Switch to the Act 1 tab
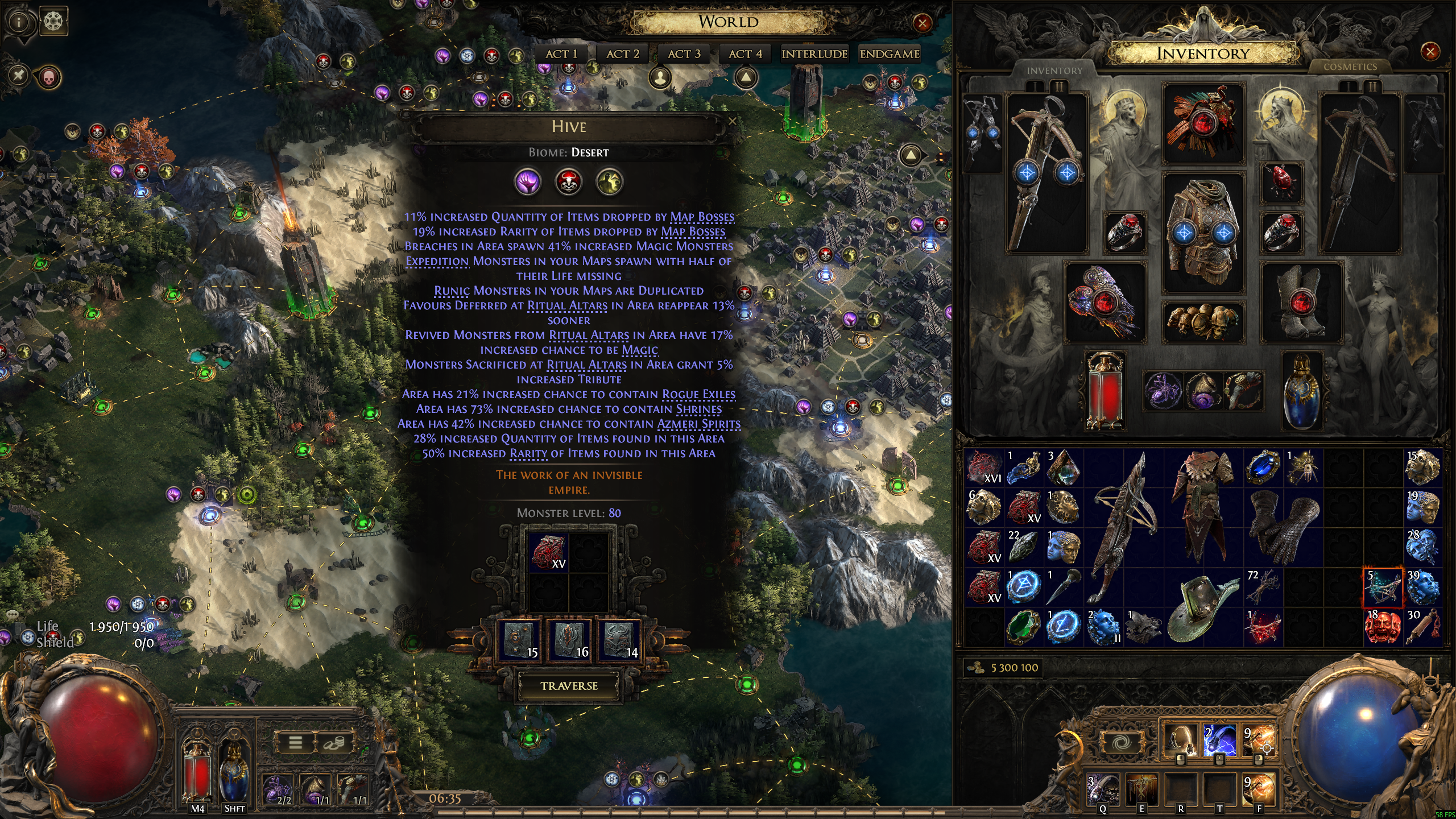The width and height of the screenshot is (1456, 819). (561, 54)
